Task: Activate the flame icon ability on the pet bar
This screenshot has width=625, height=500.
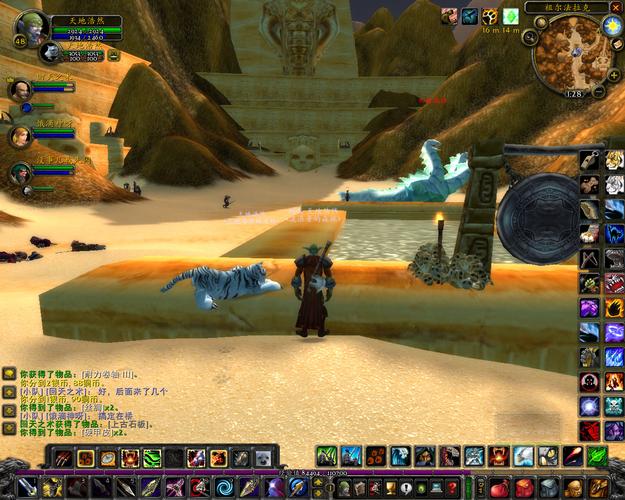Action: pos(129,458)
